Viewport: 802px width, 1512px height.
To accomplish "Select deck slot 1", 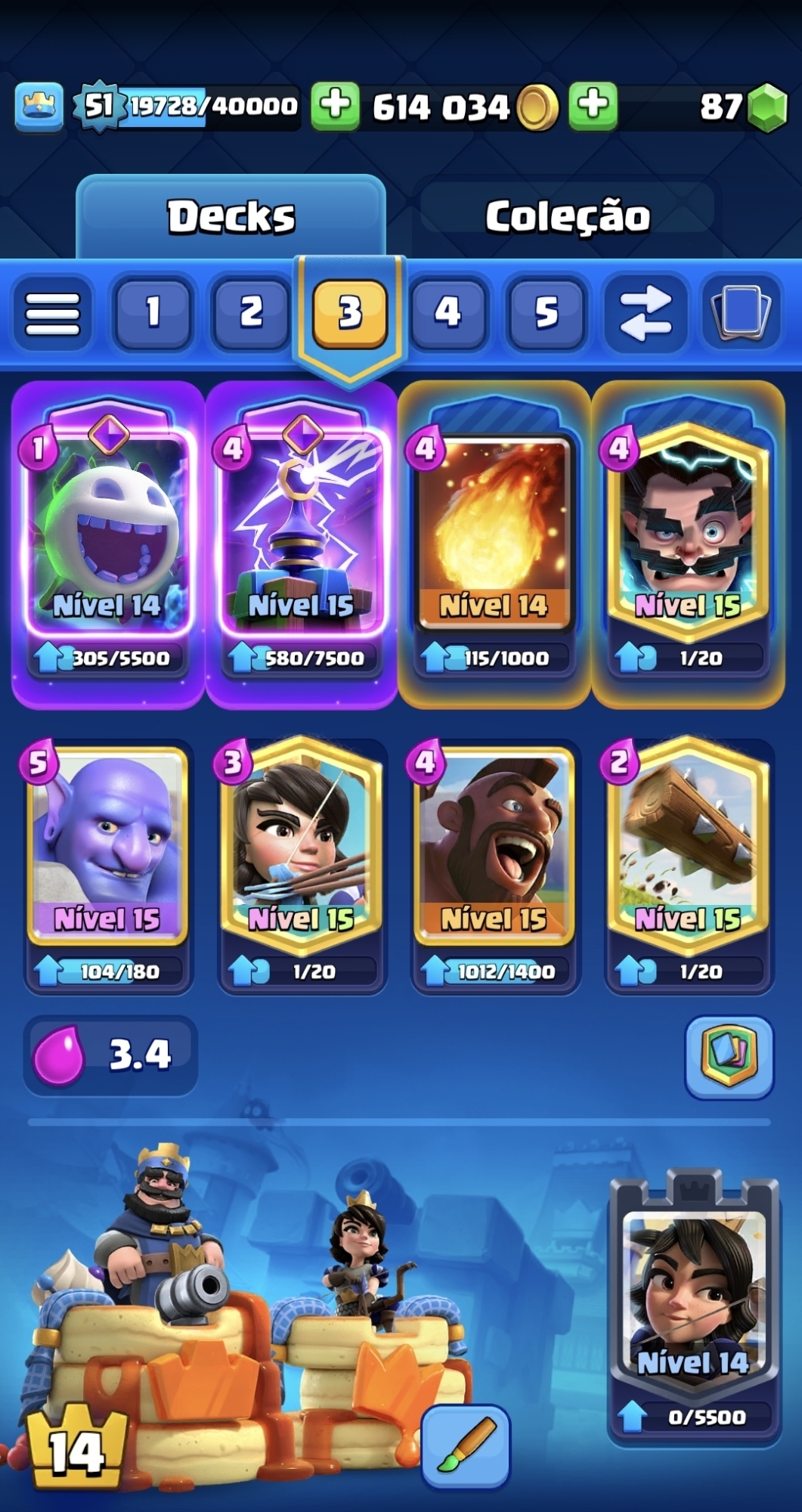I will (x=152, y=312).
